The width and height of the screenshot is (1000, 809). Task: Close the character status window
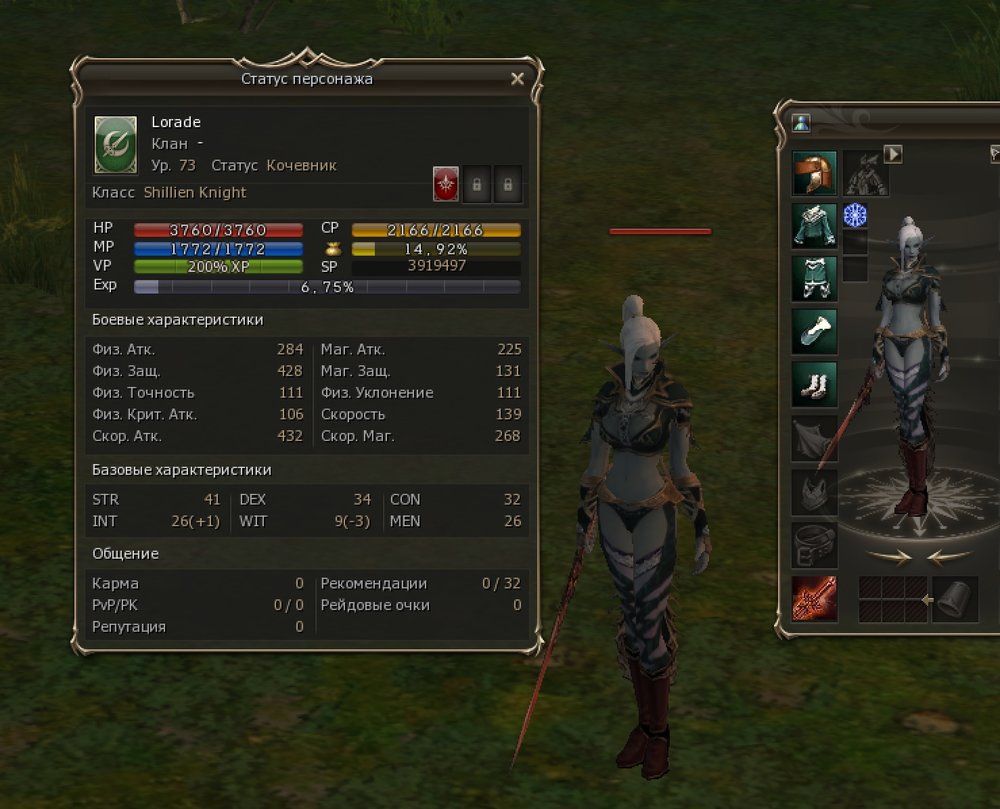[x=517, y=78]
